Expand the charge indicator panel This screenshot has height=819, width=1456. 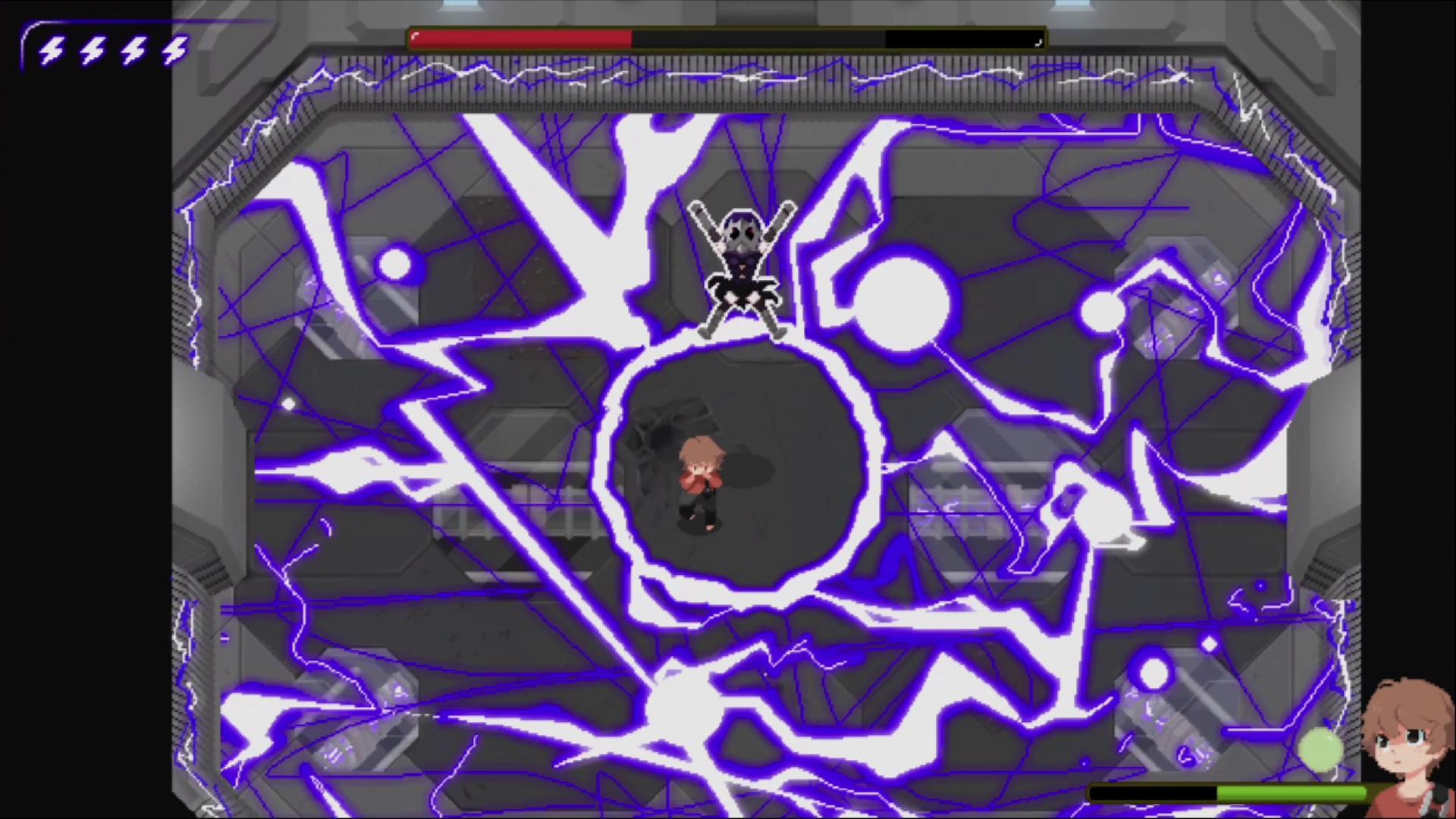pyautogui.click(x=106, y=52)
